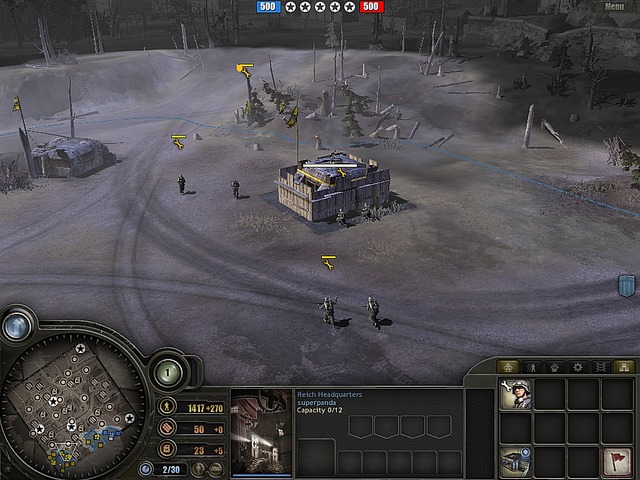This screenshot has height=480, width=640.
Task: Switch to the gear production tab
Action: 578,367
